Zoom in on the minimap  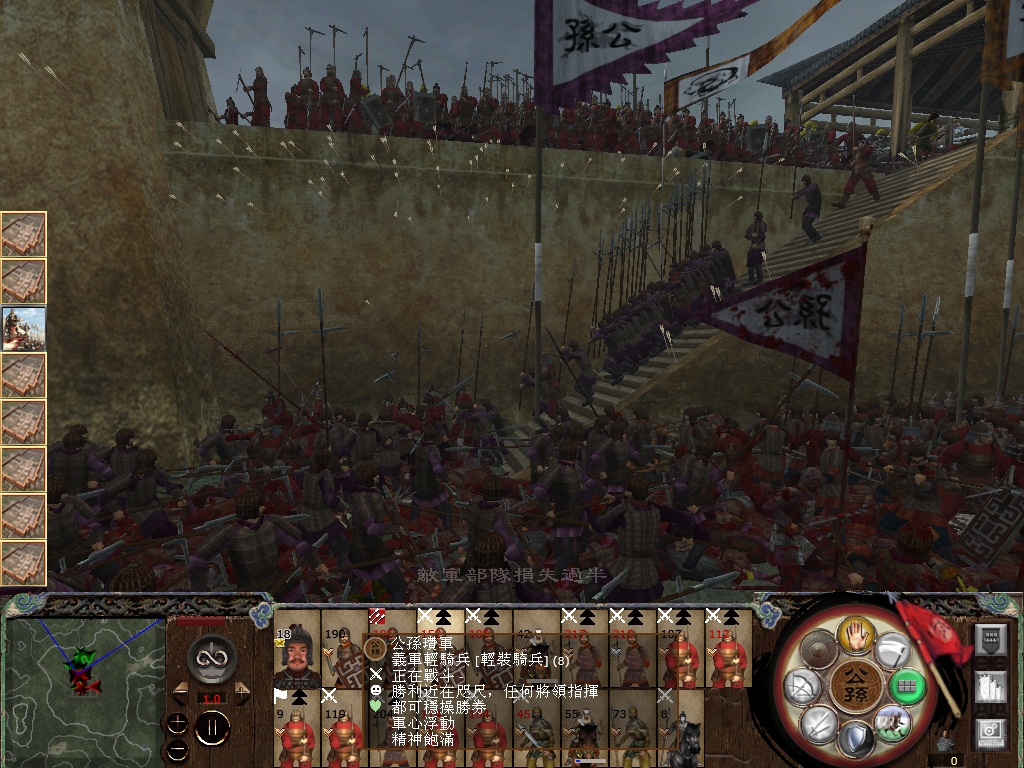click(177, 722)
